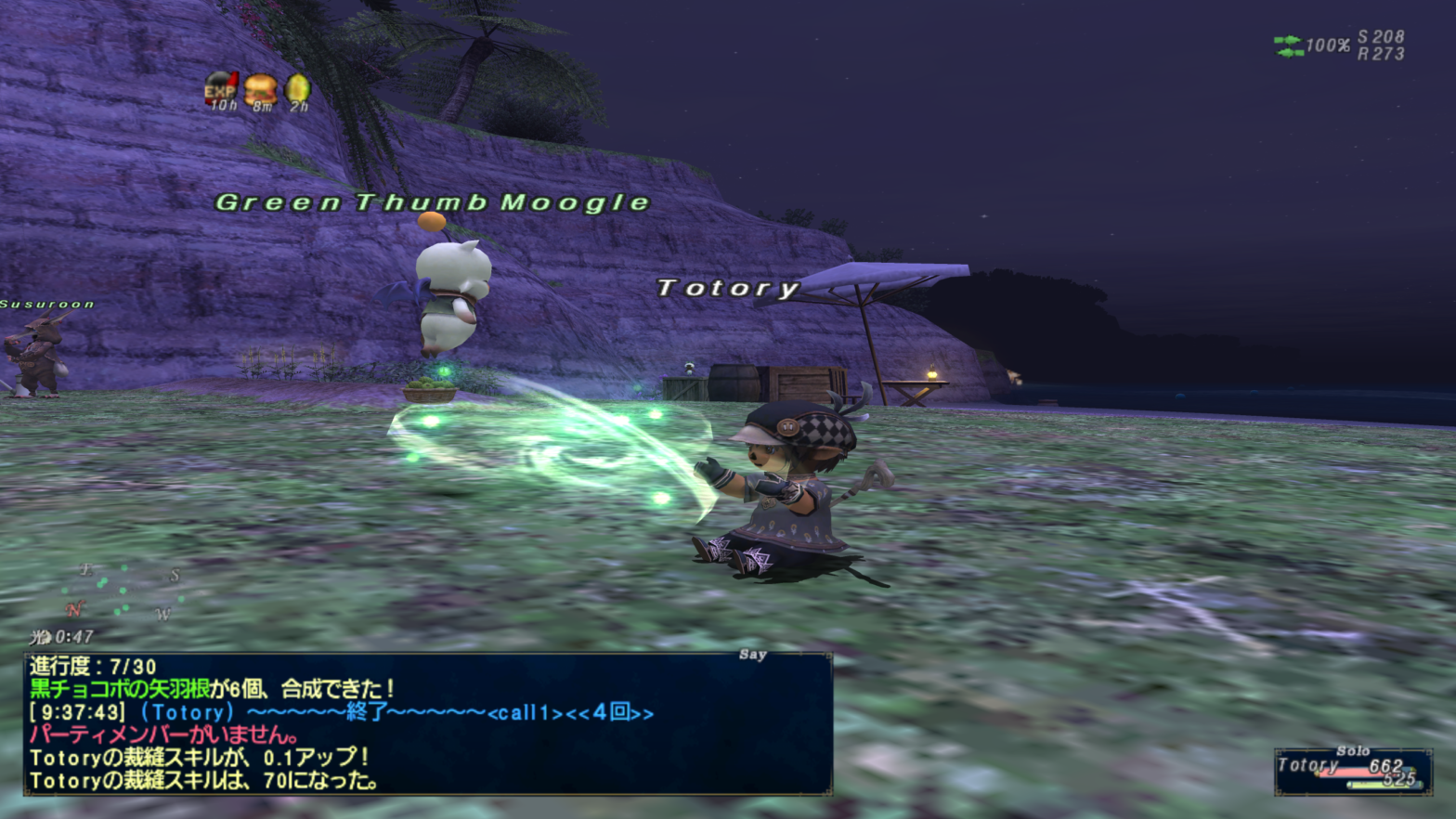
Task: Select the burger food buff icon
Action: [261, 89]
